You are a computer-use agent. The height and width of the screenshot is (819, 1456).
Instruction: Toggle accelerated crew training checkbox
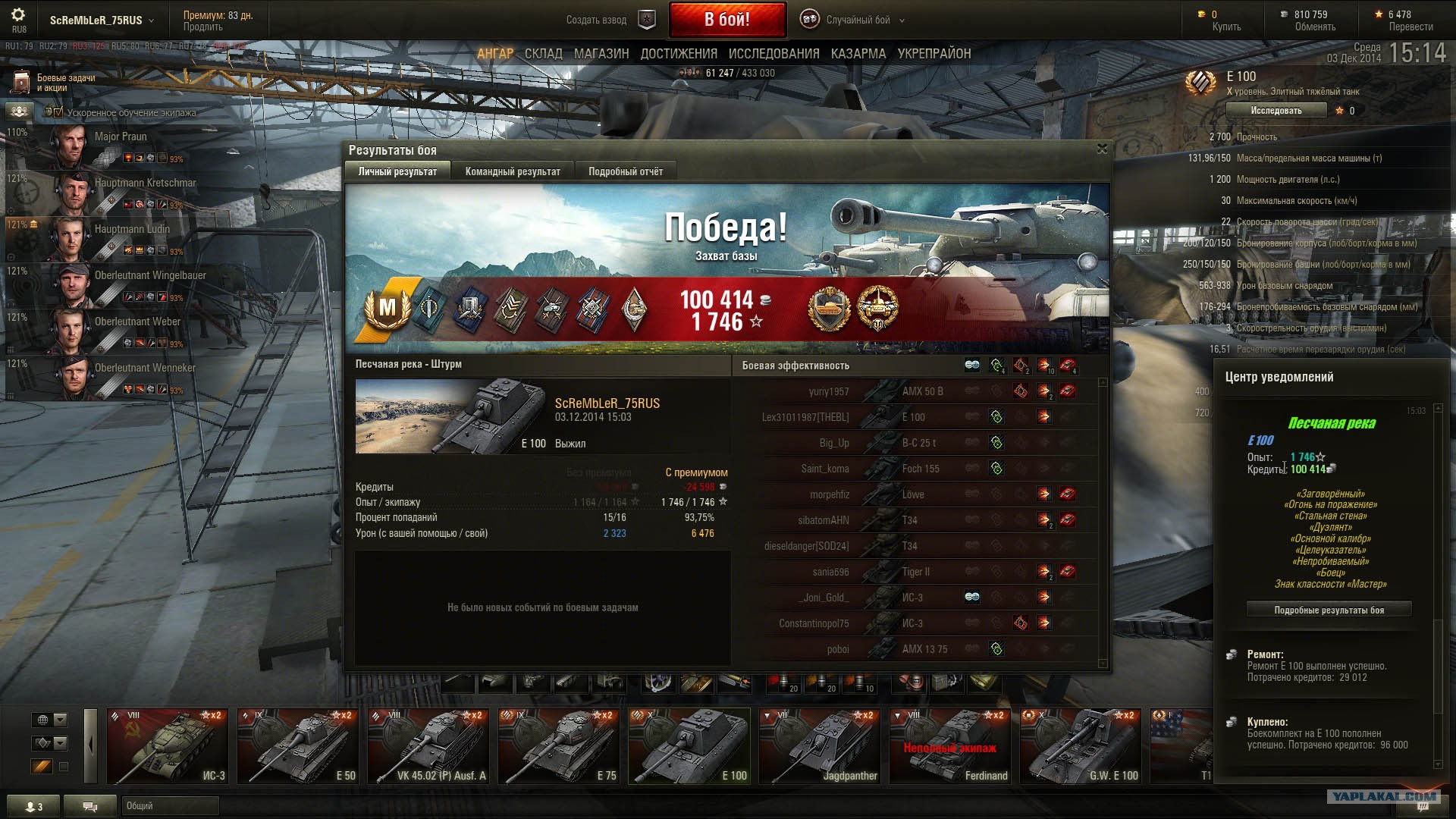pos(58,112)
